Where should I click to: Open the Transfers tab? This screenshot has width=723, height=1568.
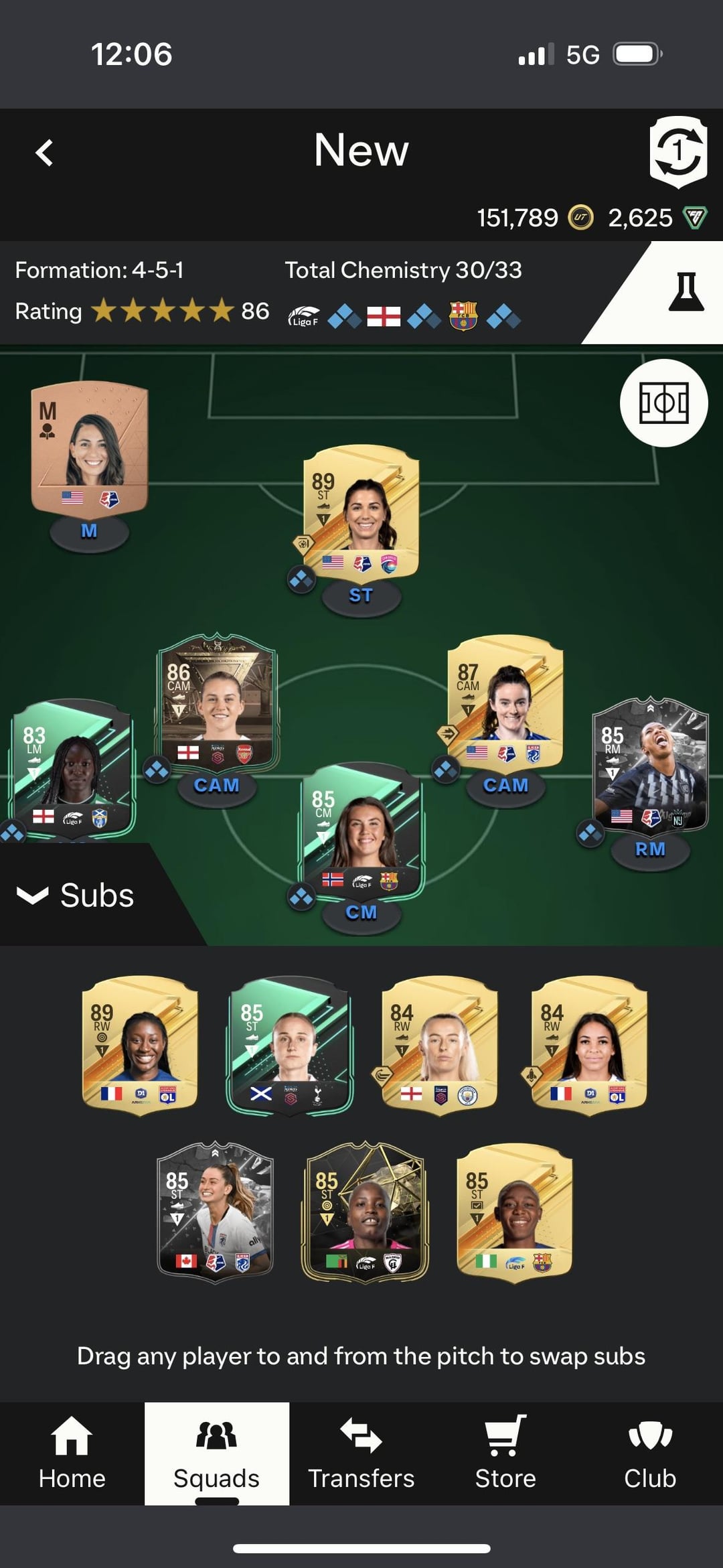tap(361, 1453)
